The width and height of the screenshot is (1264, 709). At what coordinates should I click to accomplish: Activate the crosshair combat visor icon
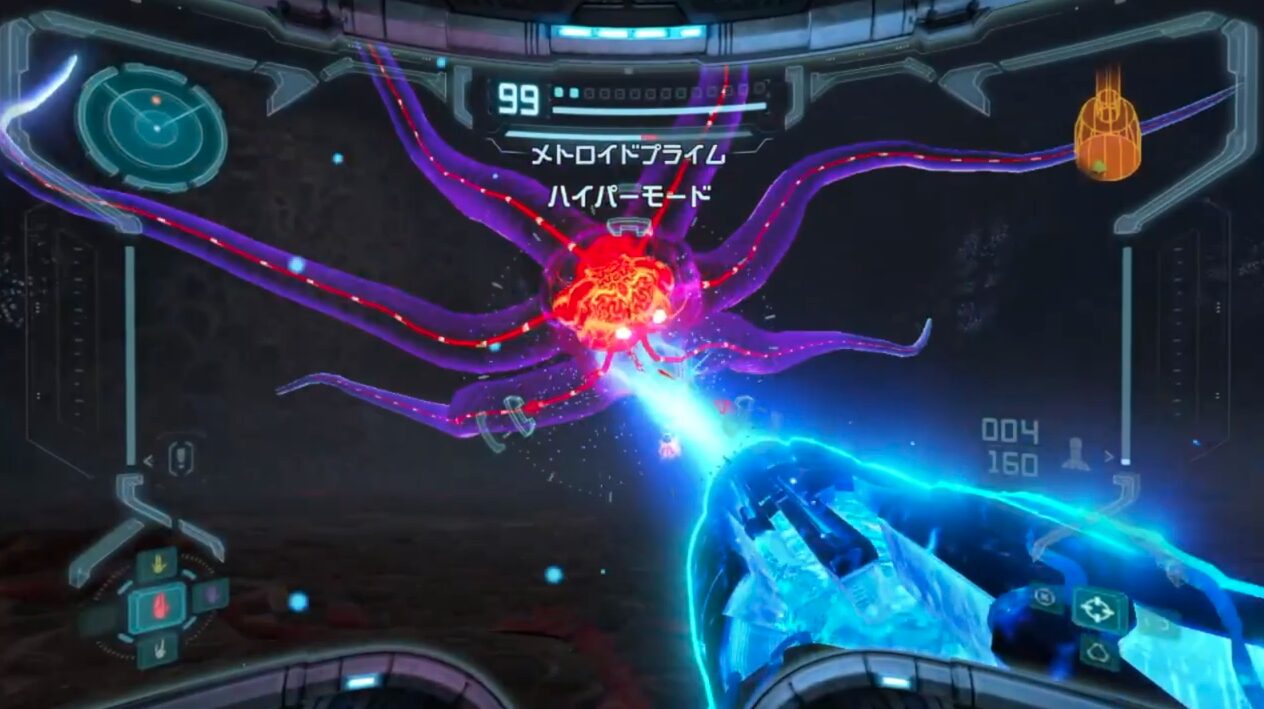[1099, 609]
